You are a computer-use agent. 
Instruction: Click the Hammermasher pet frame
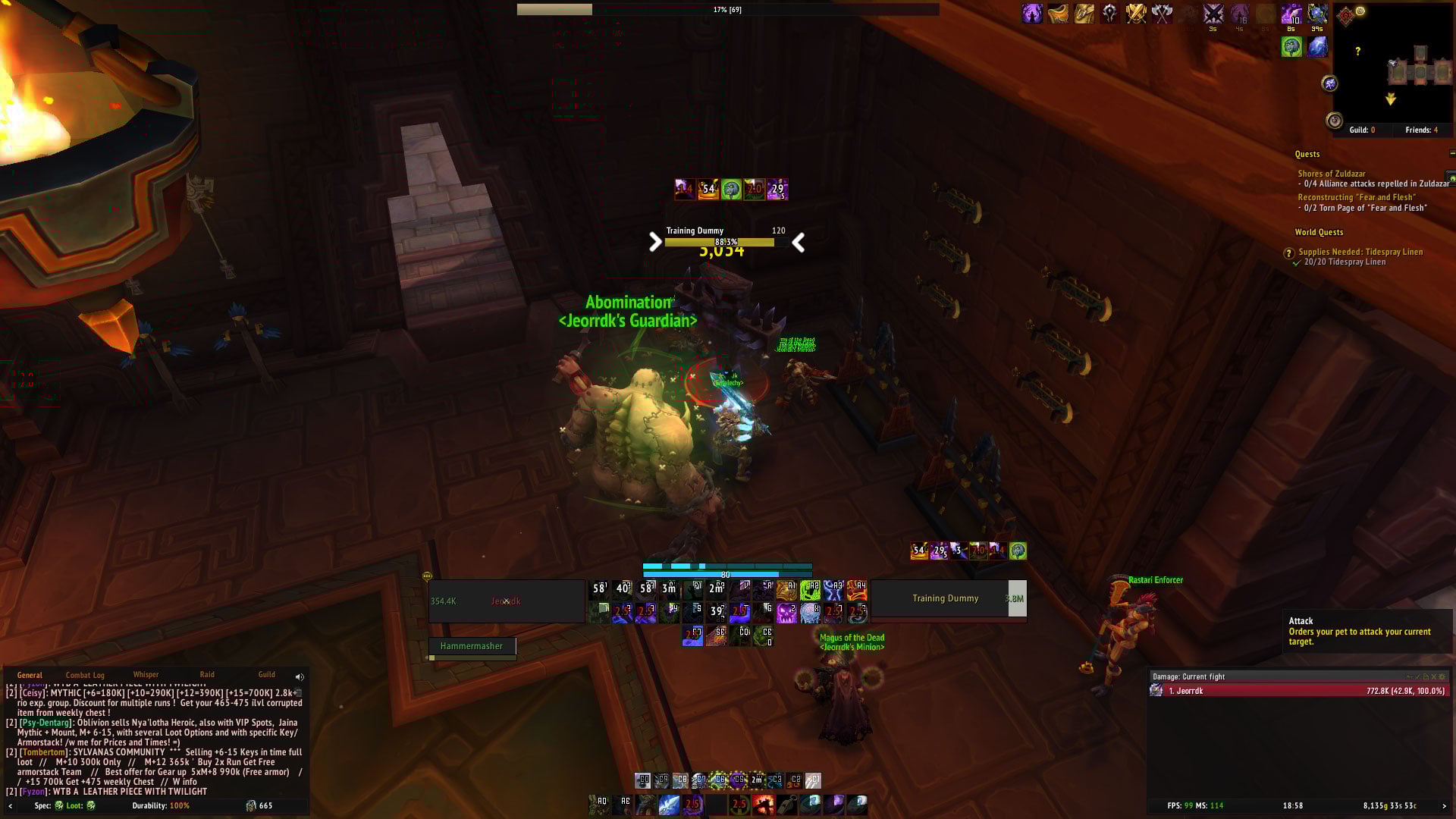(x=472, y=646)
